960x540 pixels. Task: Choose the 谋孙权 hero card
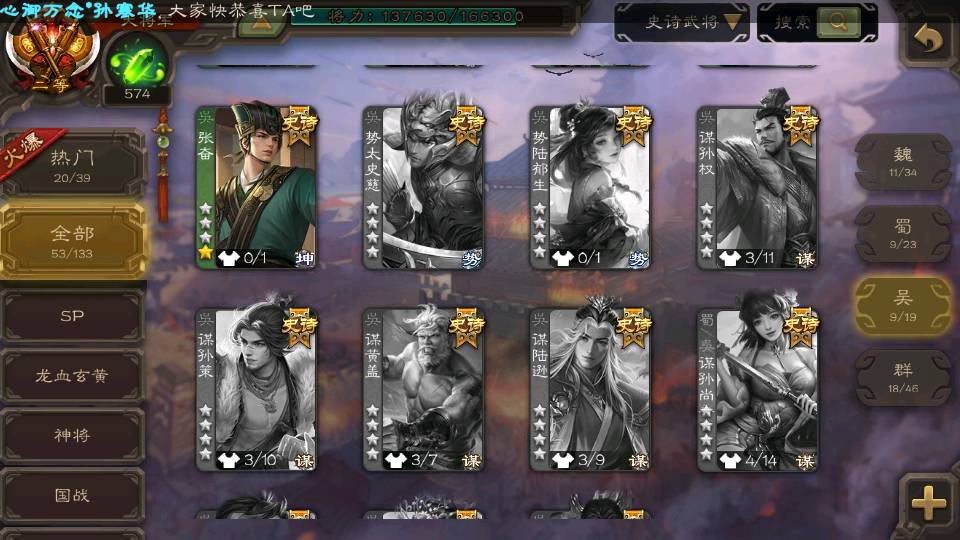pyautogui.click(x=757, y=187)
